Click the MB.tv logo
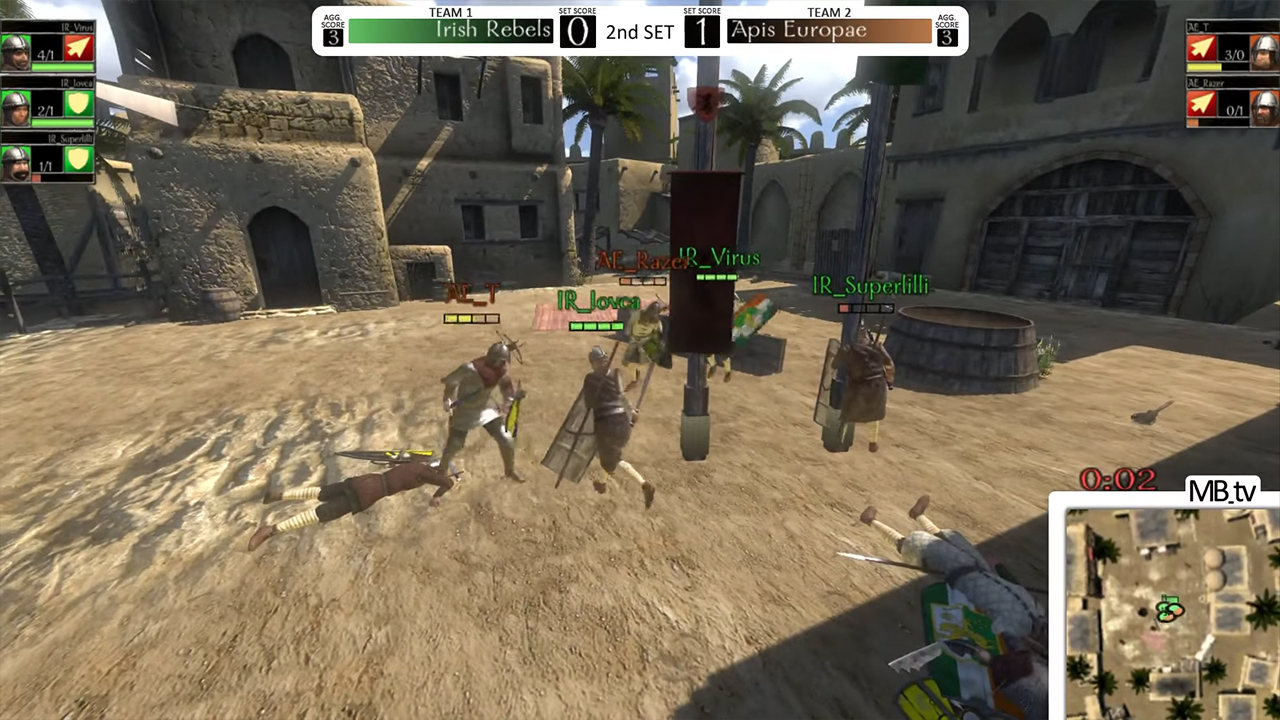The height and width of the screenshot is (720, 1280). click(x=1221, y=491)
